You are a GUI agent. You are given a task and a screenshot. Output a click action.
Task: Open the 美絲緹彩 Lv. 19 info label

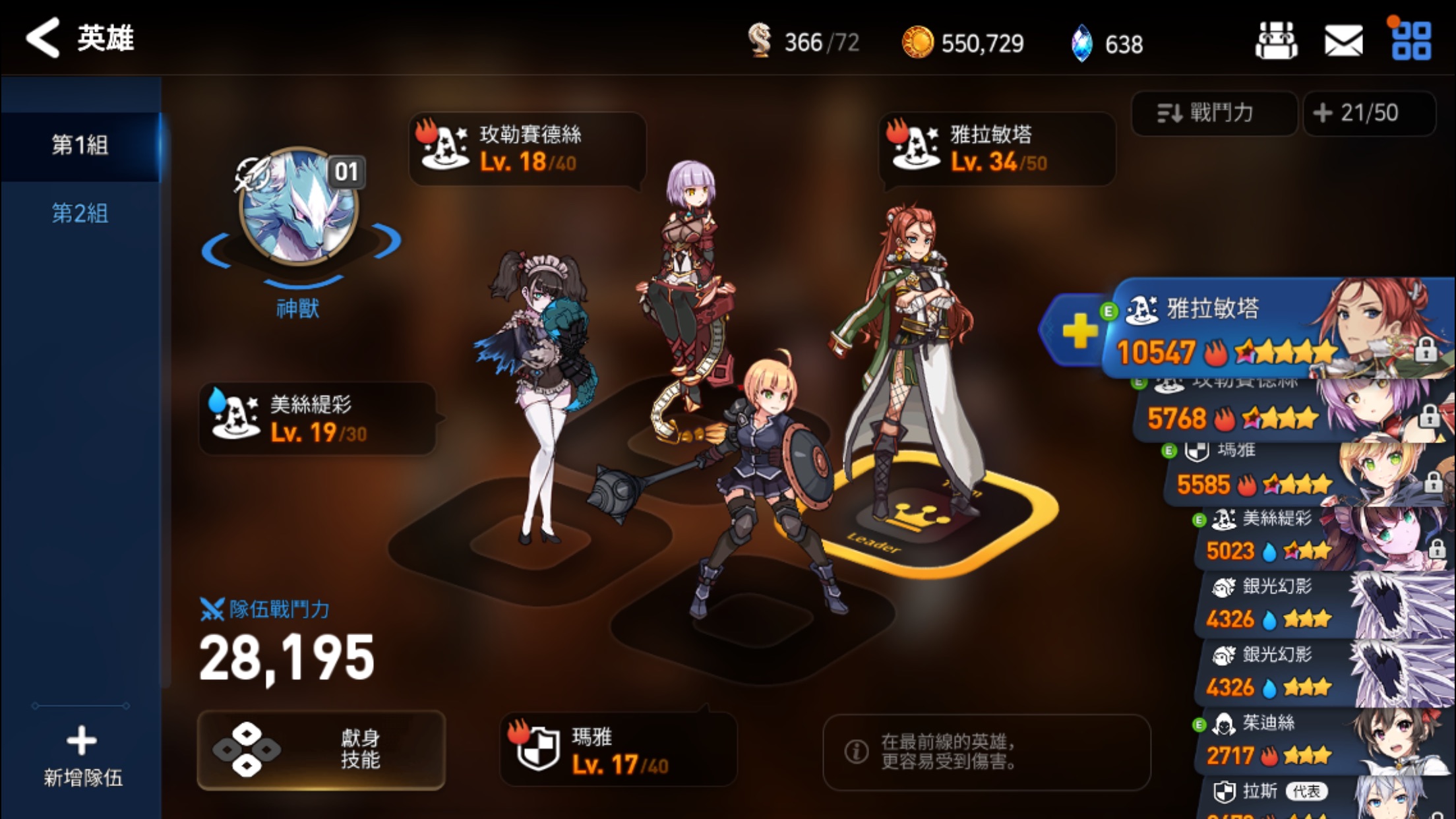318,419
